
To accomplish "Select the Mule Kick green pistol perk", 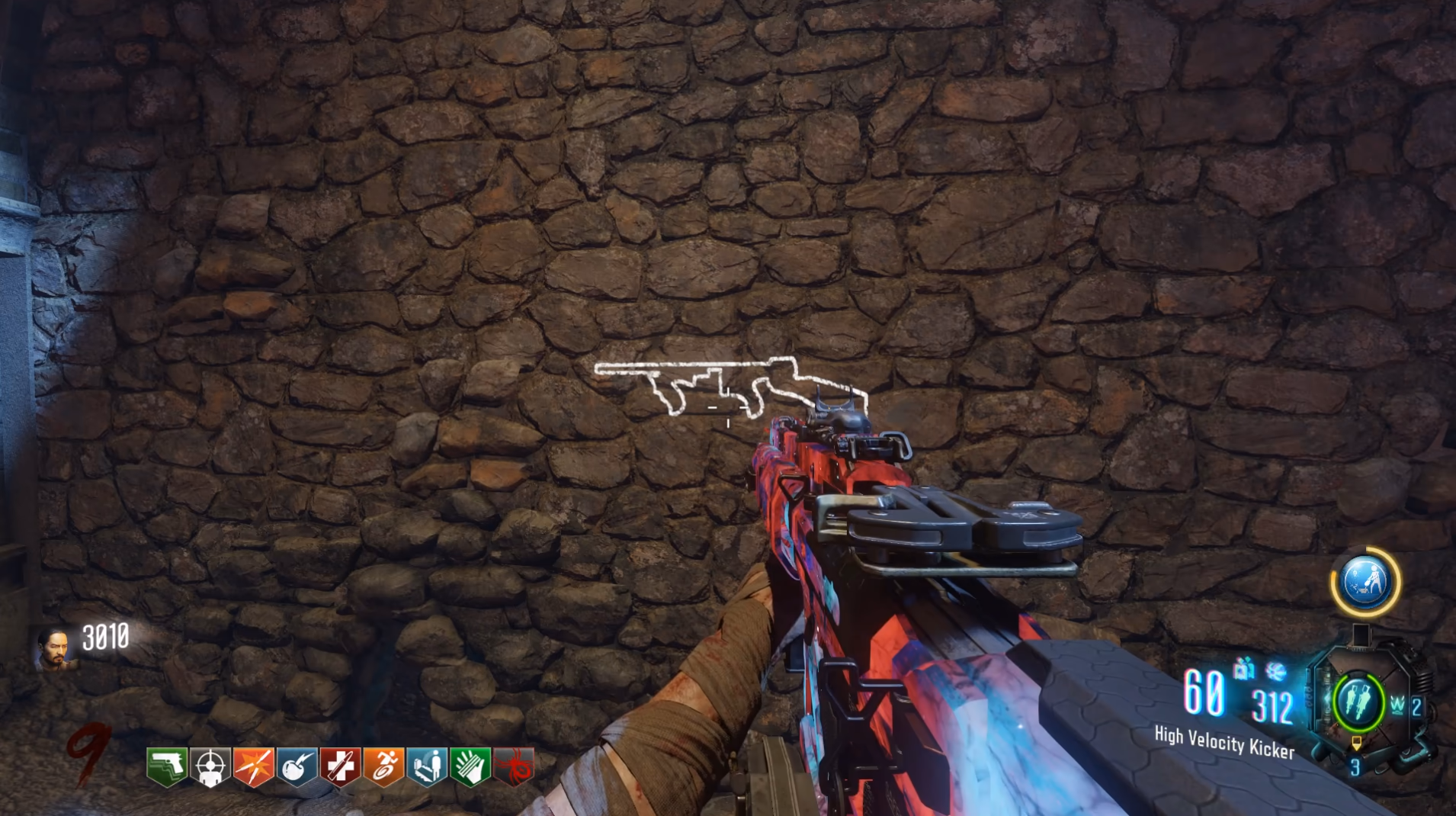I will point(167,766).
